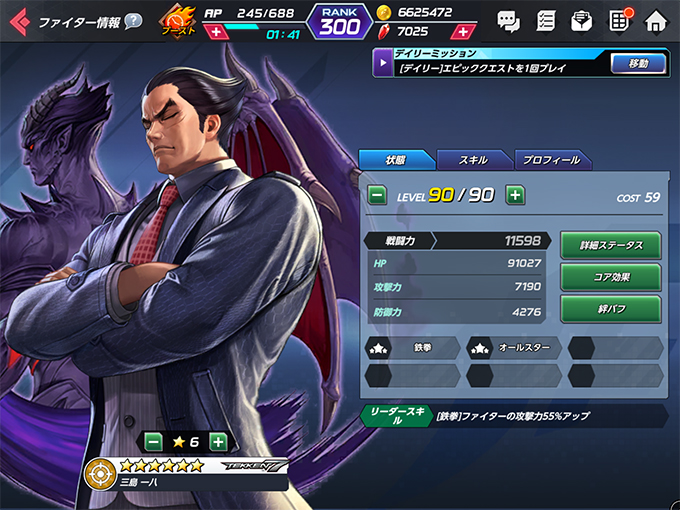
Task: Return to the home screen
Action: [656, 20]
